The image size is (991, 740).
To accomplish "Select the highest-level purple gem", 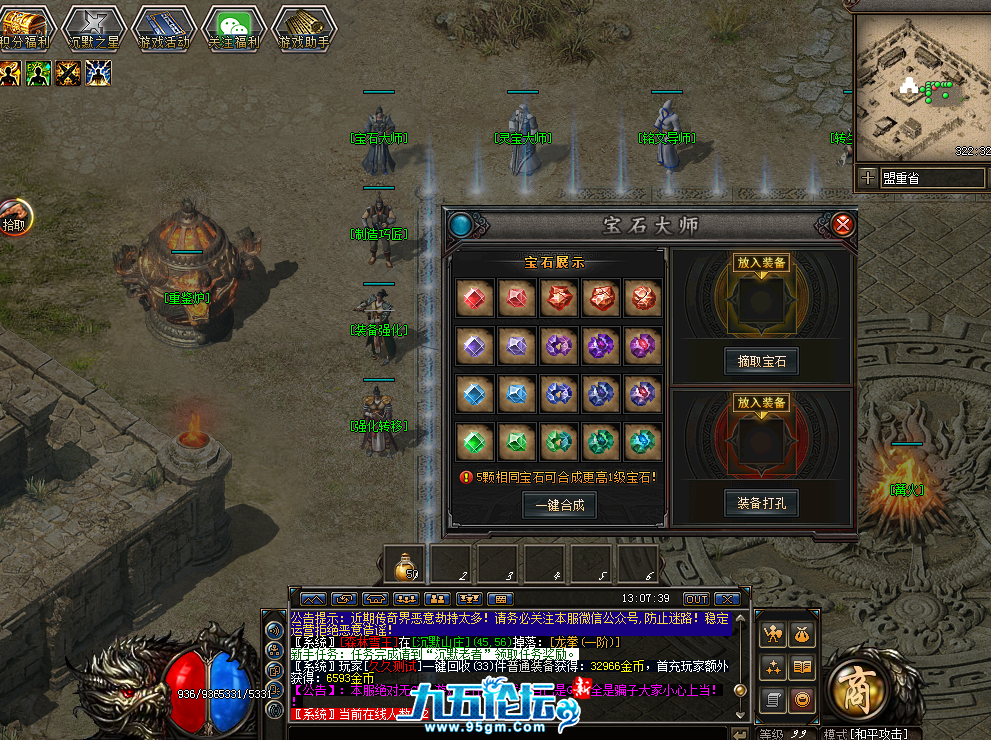I will coord(641,346).
